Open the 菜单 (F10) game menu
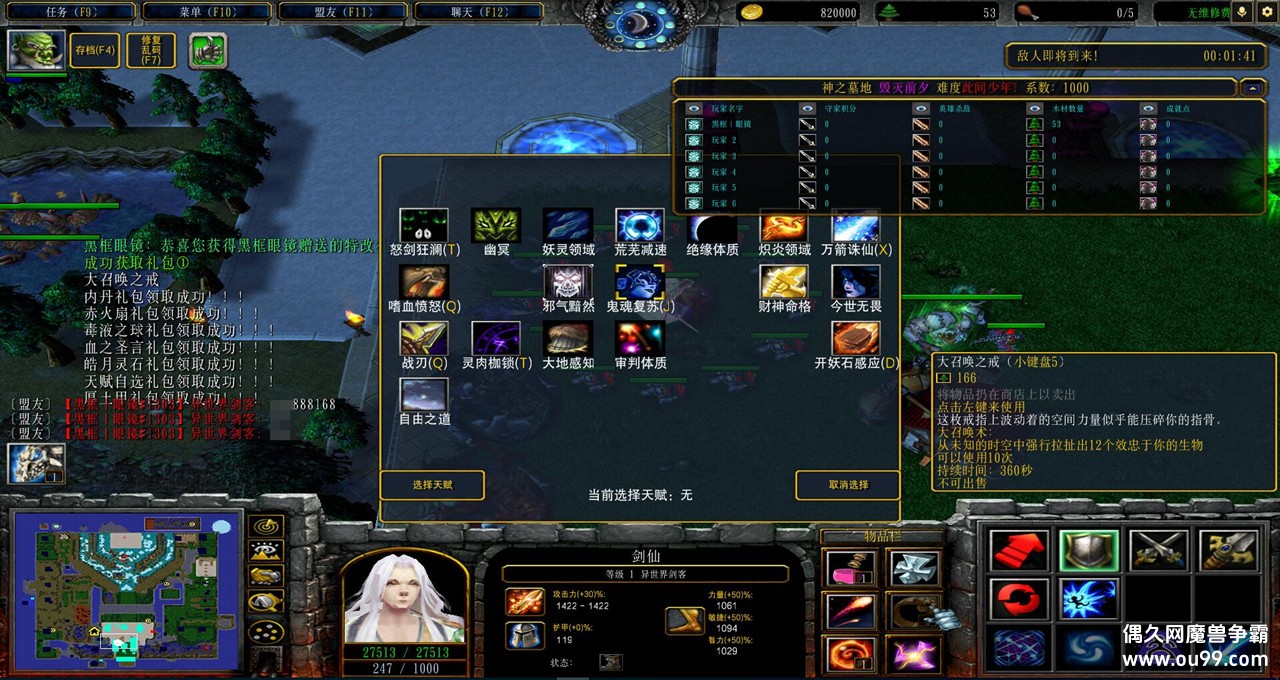This screenshot has width=1280, height=680. 206,12
